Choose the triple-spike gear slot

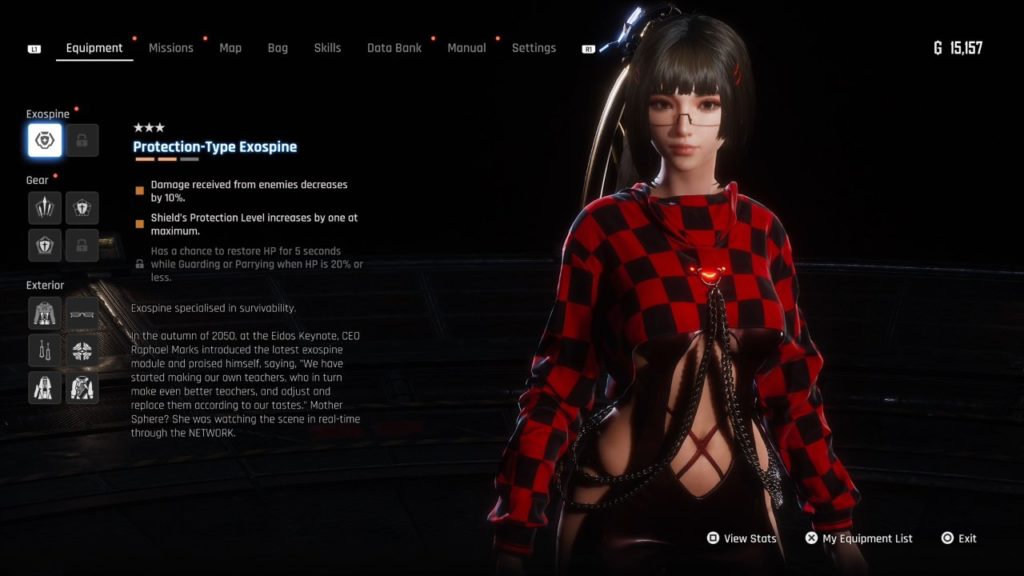pyautogui.click(x=45, y=208)
